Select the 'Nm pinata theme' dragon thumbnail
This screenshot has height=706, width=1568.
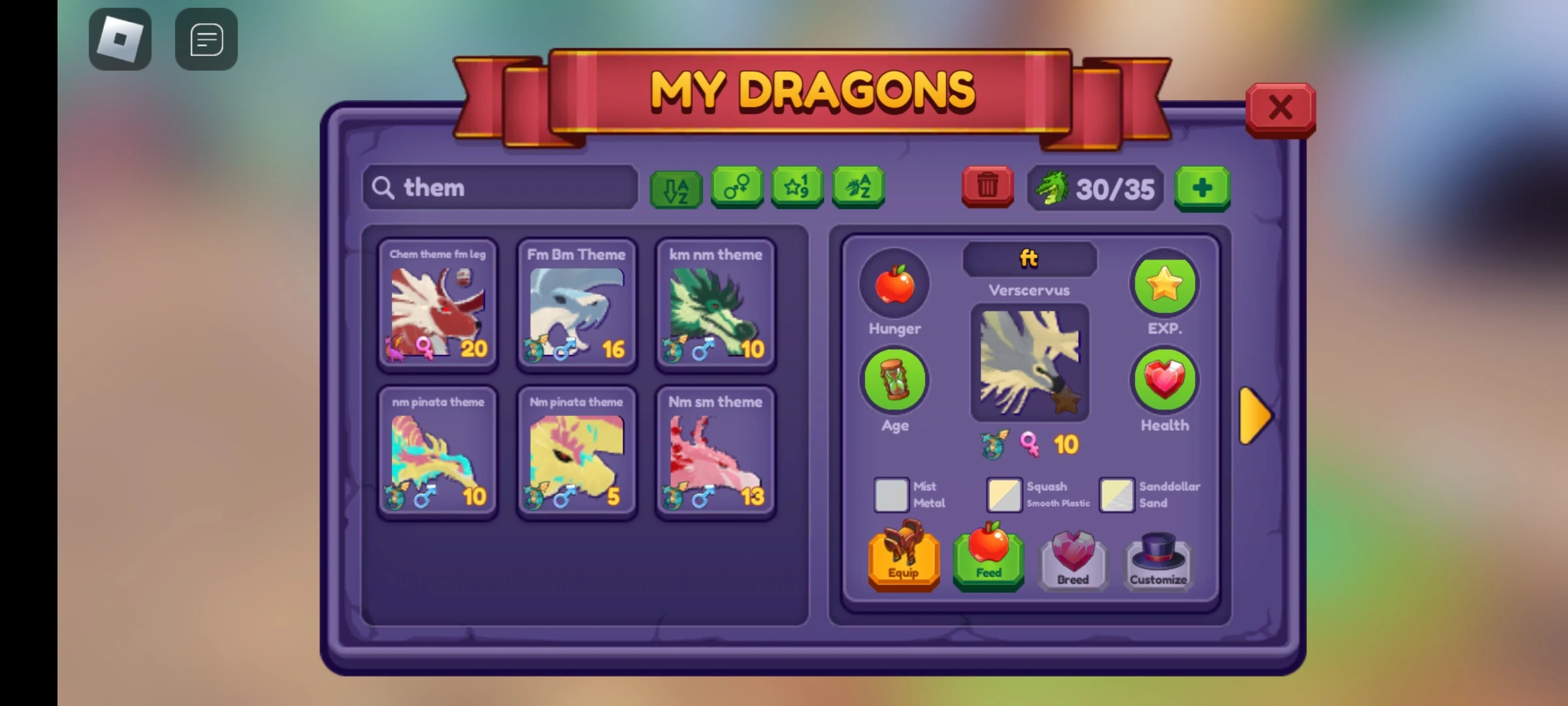coord(576,451)
